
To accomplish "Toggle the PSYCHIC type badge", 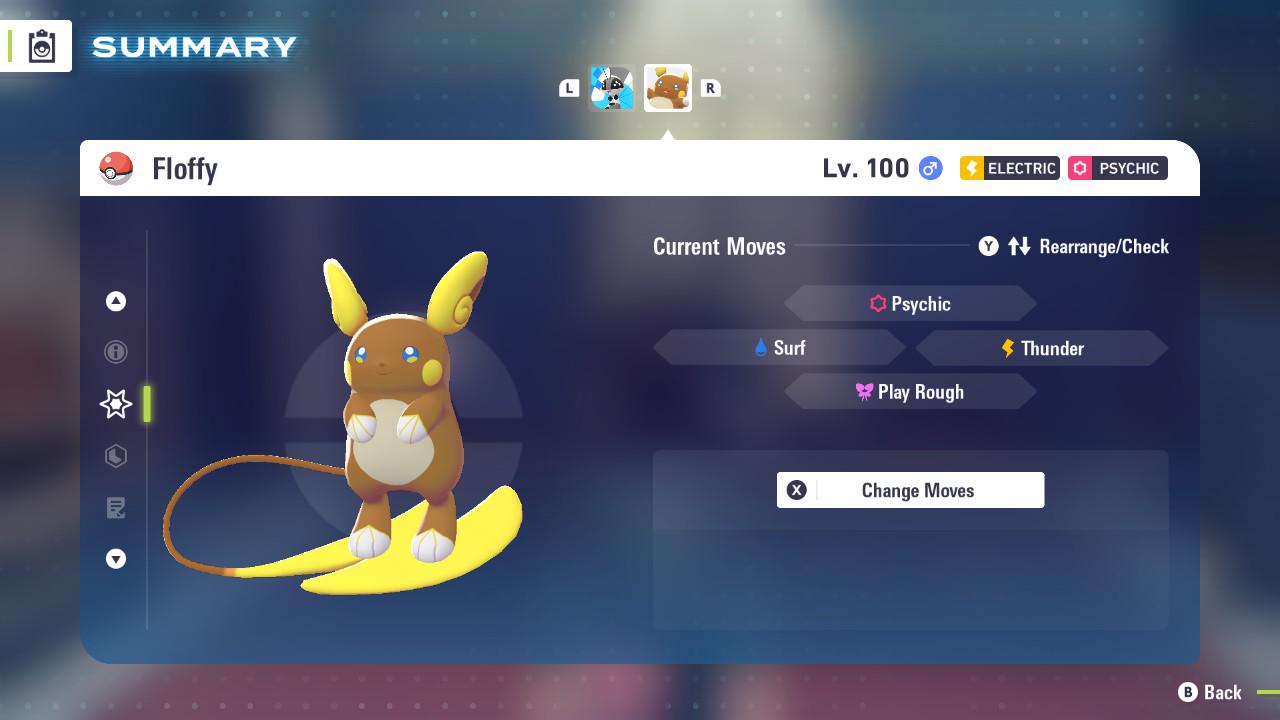I will pos(1117,168).
